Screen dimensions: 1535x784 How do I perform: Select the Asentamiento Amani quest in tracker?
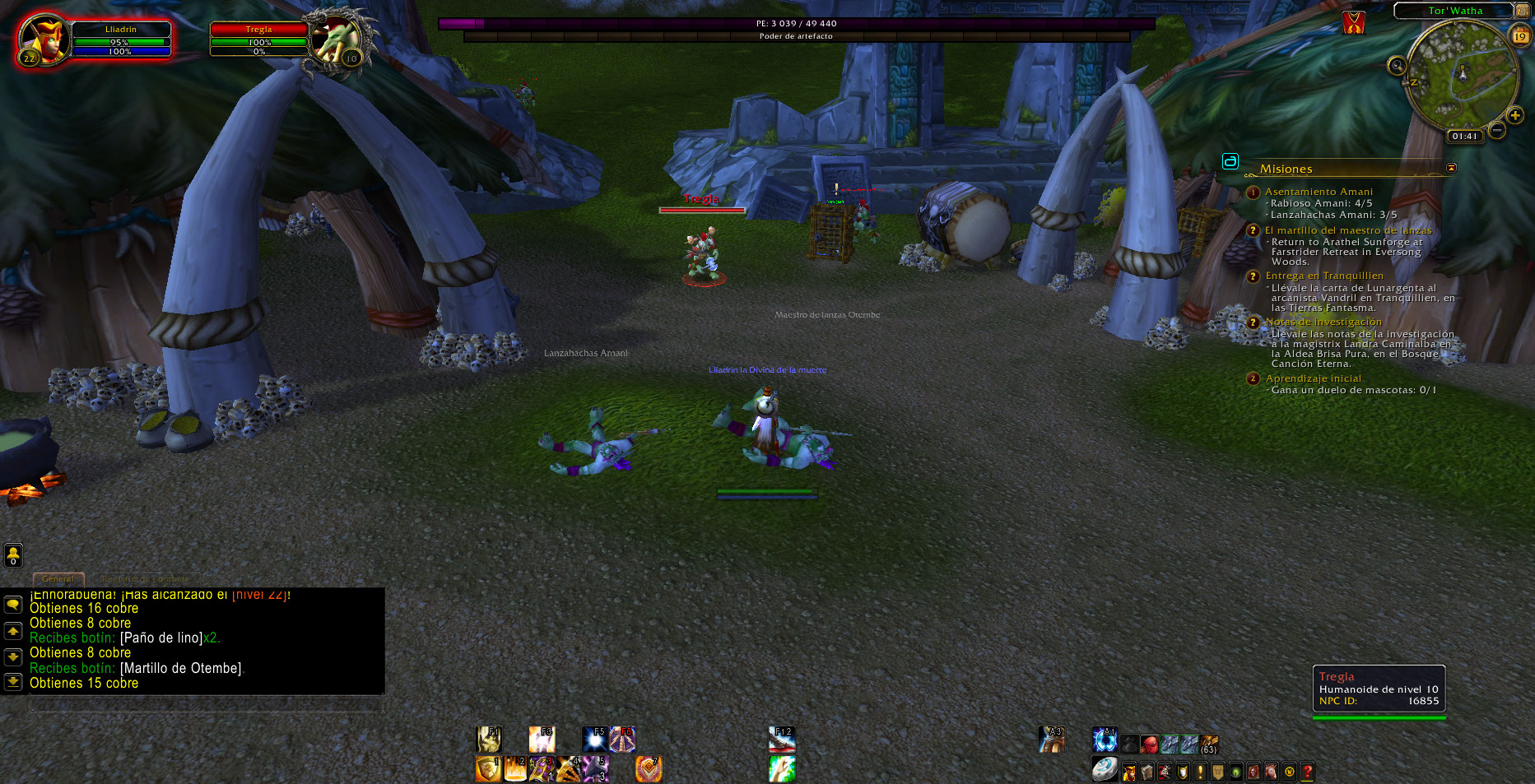click(1319, 192)
